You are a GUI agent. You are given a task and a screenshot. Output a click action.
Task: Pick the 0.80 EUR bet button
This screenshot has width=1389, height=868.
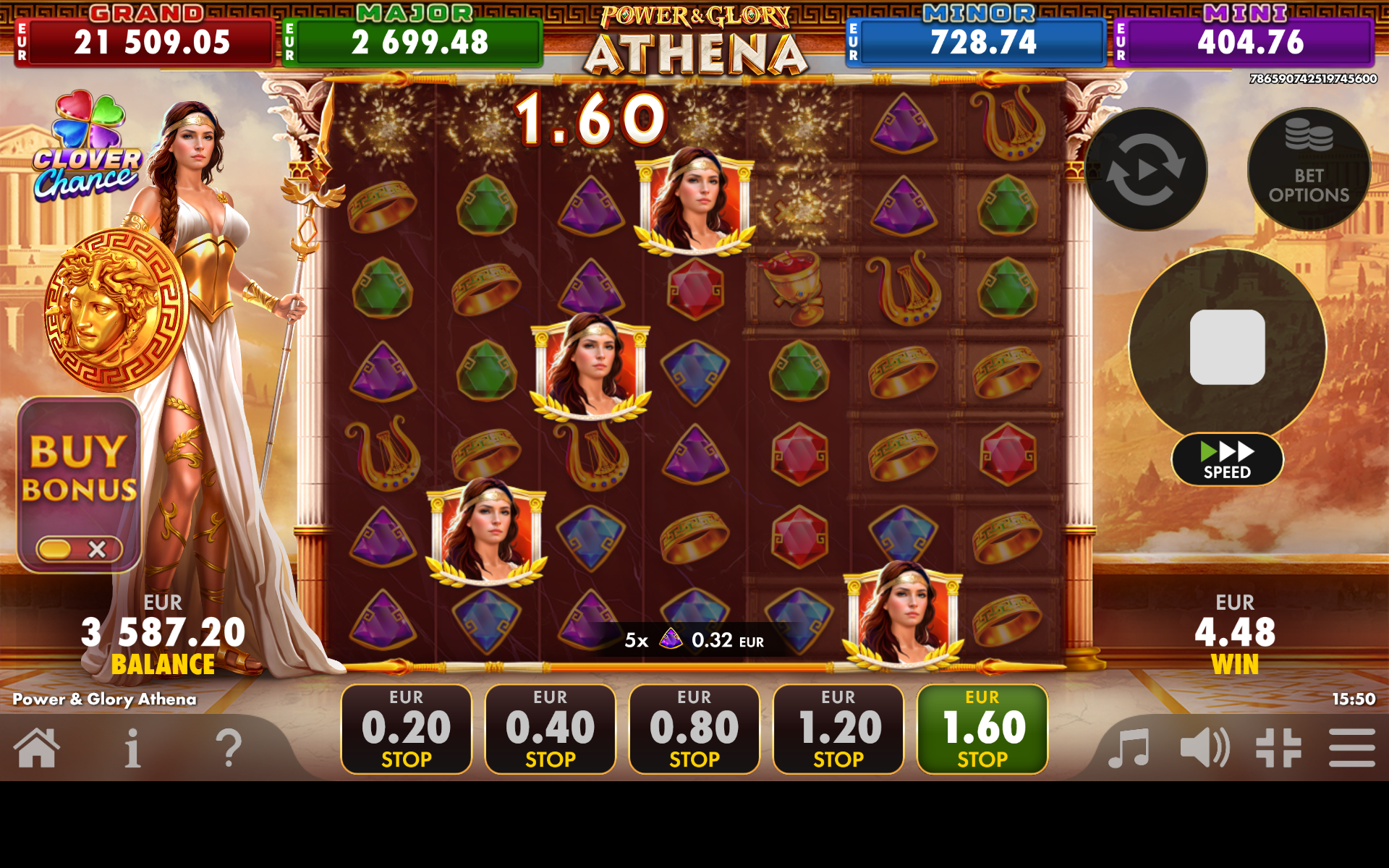[694, 728]
